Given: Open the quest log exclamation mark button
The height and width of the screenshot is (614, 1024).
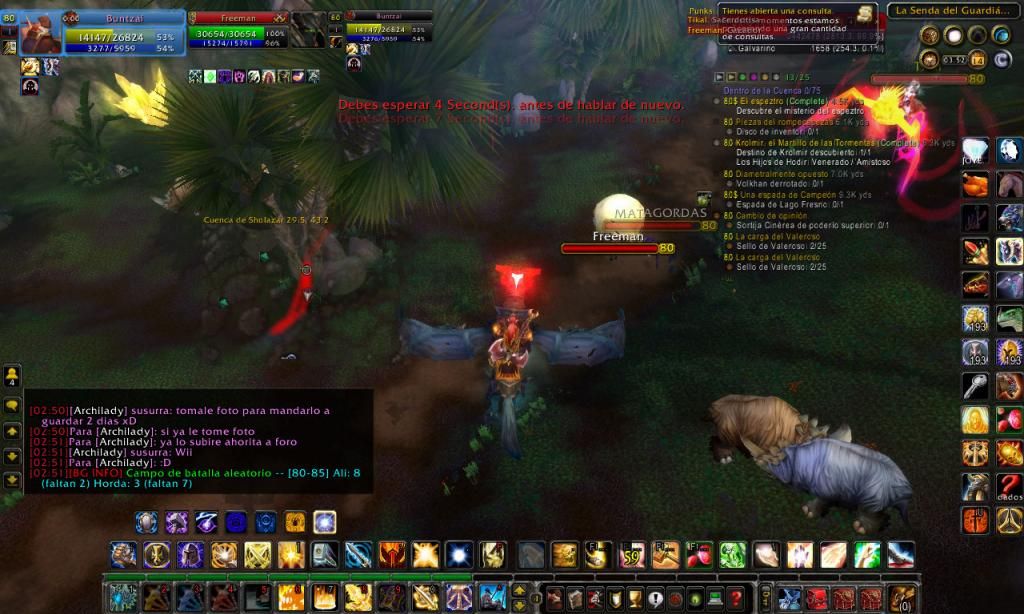Looking at the screenshot, I should (x=655, y=598).
